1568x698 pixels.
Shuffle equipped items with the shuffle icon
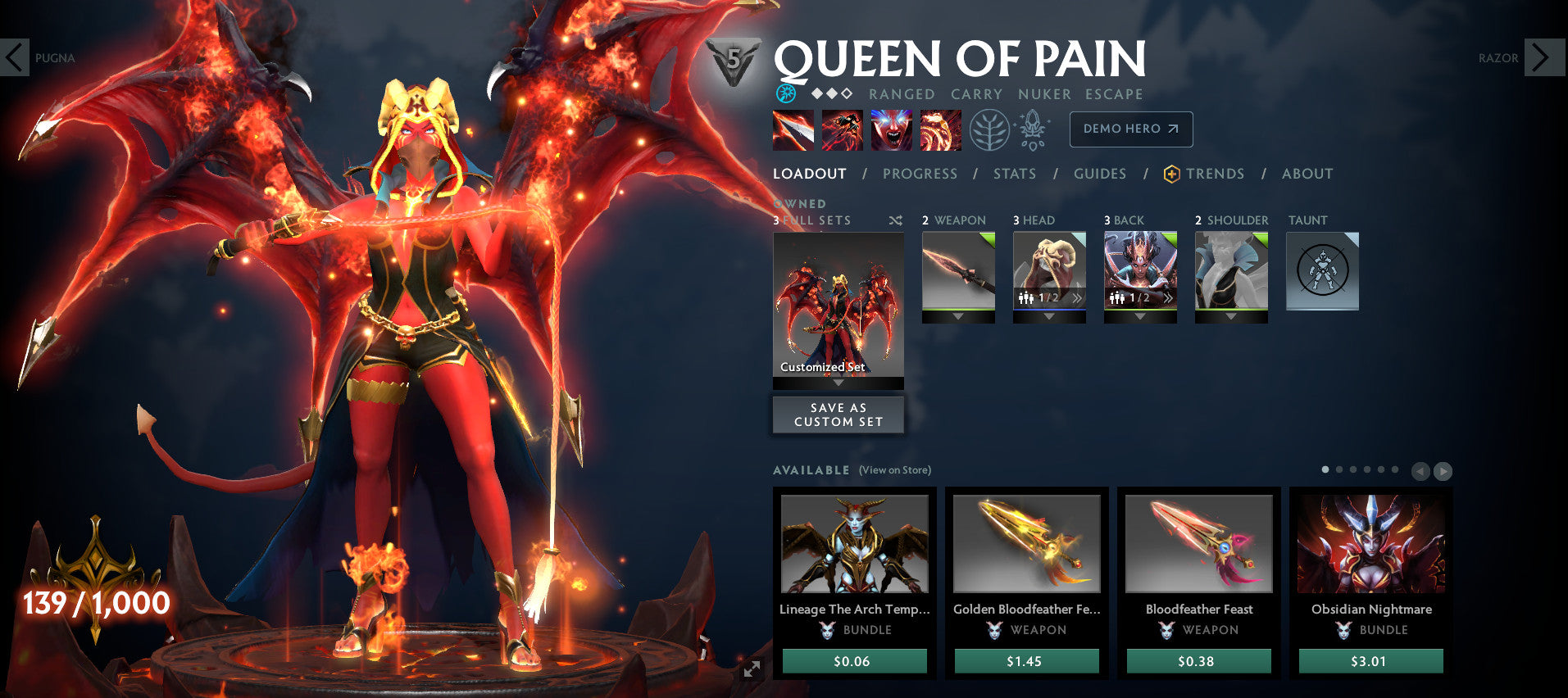click(x=896, y=220)
